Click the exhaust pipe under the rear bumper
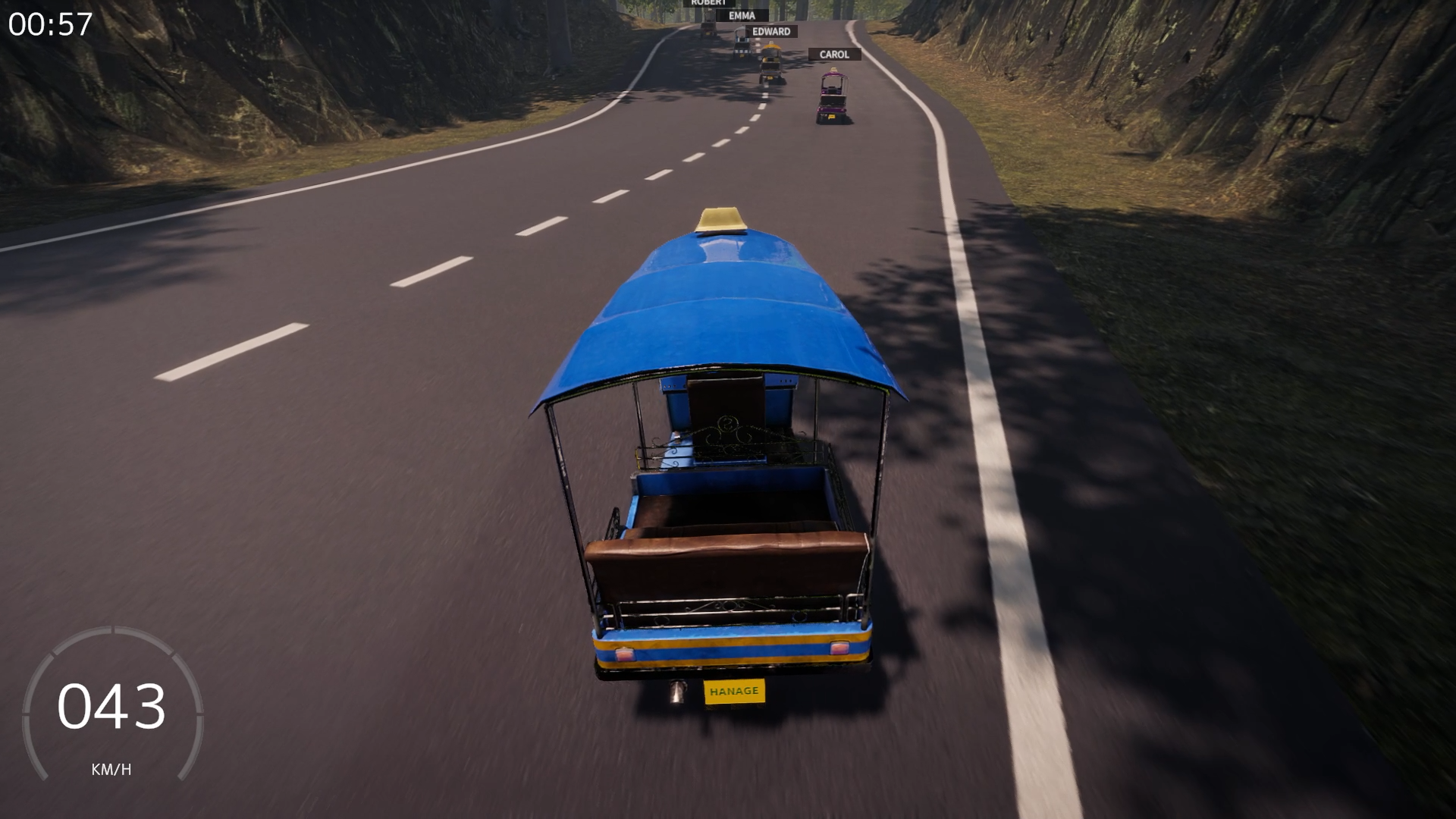Image resolution: width=1456 pixels, height=819 pixels. [677, 692]
